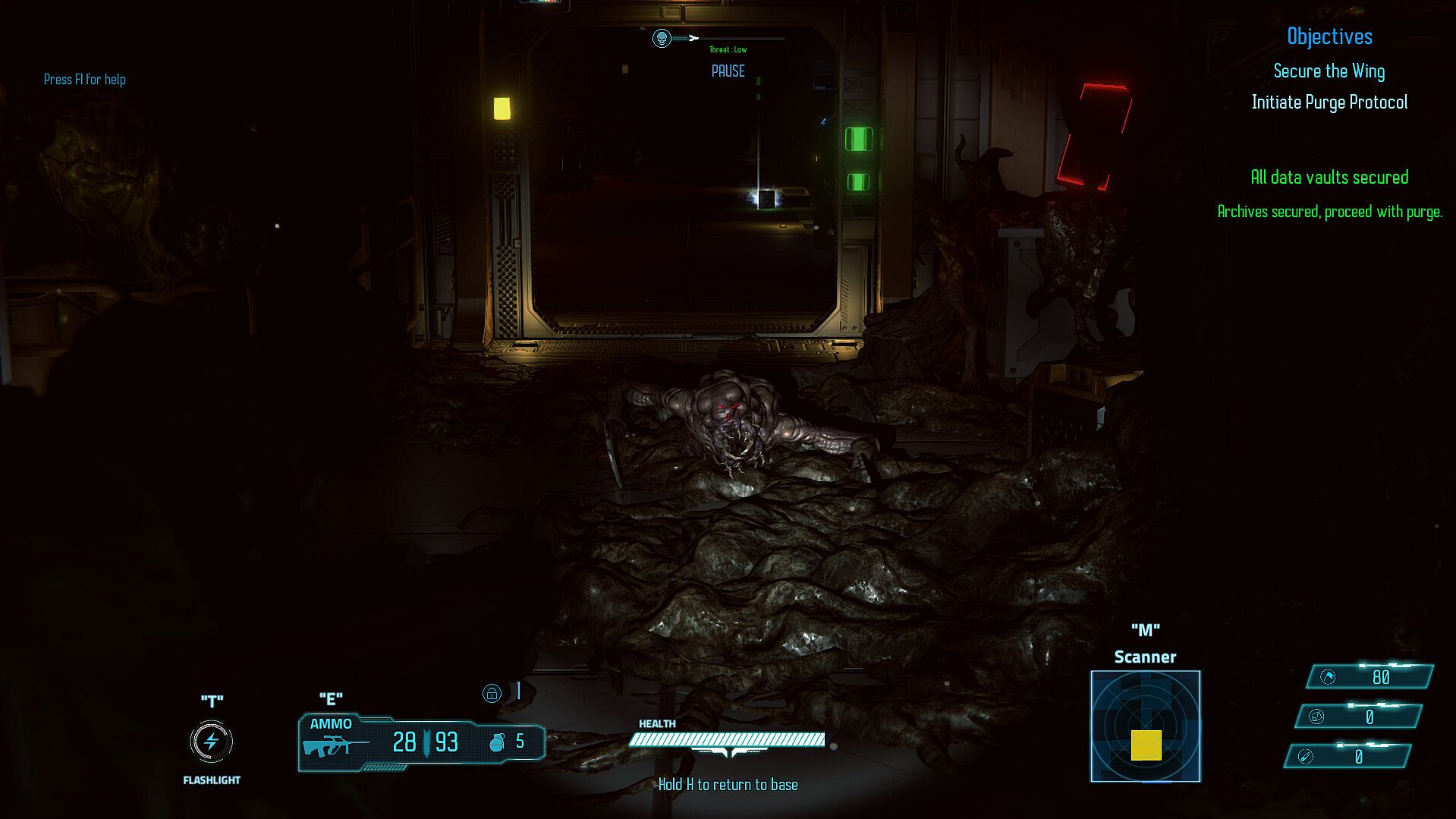This screenshot has width=1456, height=819.
Task: Click the skull threat indicator icon
Action: coord(662,38)
